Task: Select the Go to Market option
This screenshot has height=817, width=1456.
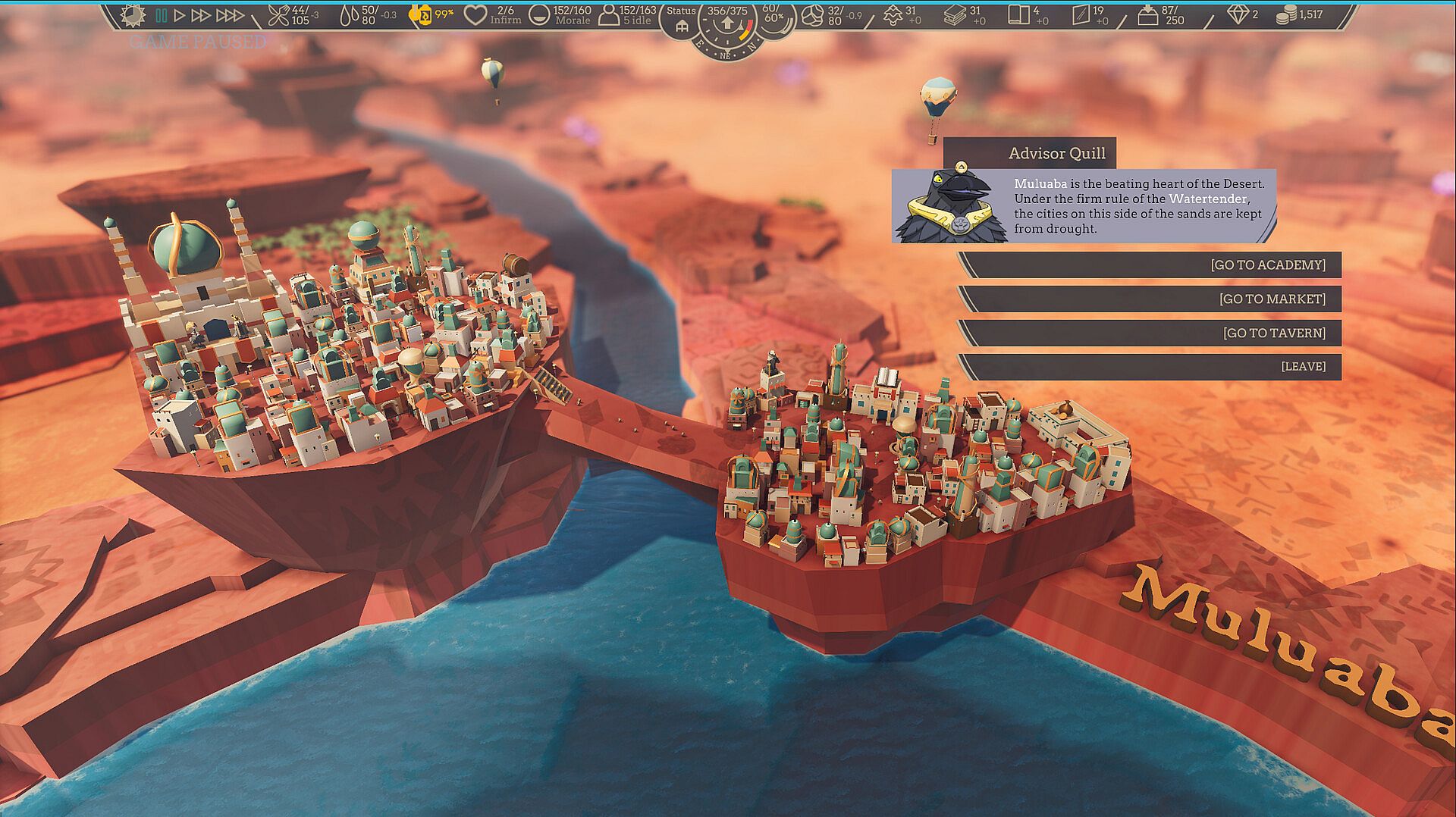Action: tap(1150, 299)
